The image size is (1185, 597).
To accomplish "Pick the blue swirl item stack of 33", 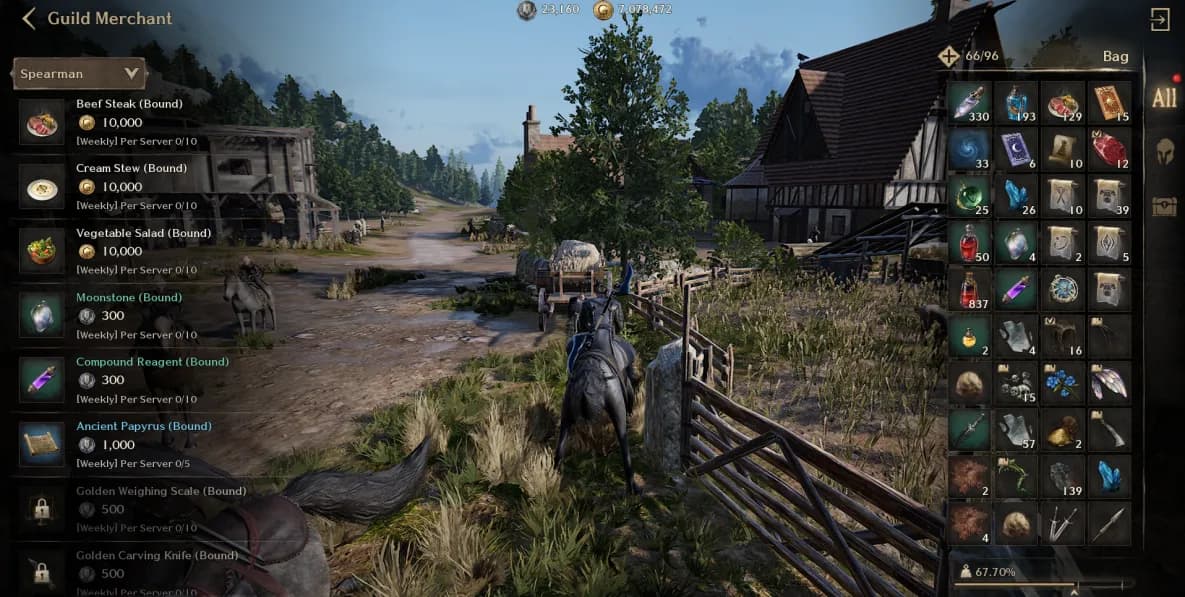I will (969, 149).
